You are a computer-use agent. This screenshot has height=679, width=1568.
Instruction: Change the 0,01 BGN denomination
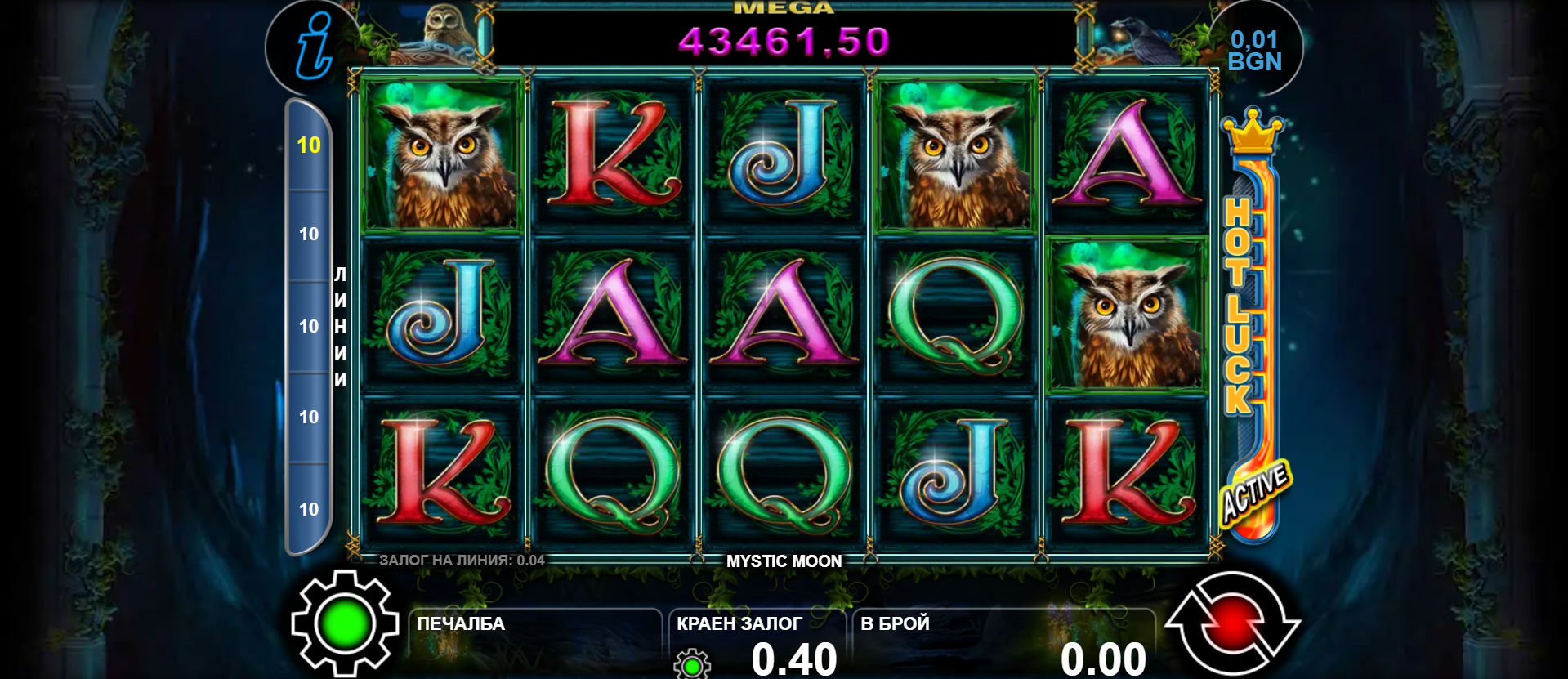tap(1254, 51)
